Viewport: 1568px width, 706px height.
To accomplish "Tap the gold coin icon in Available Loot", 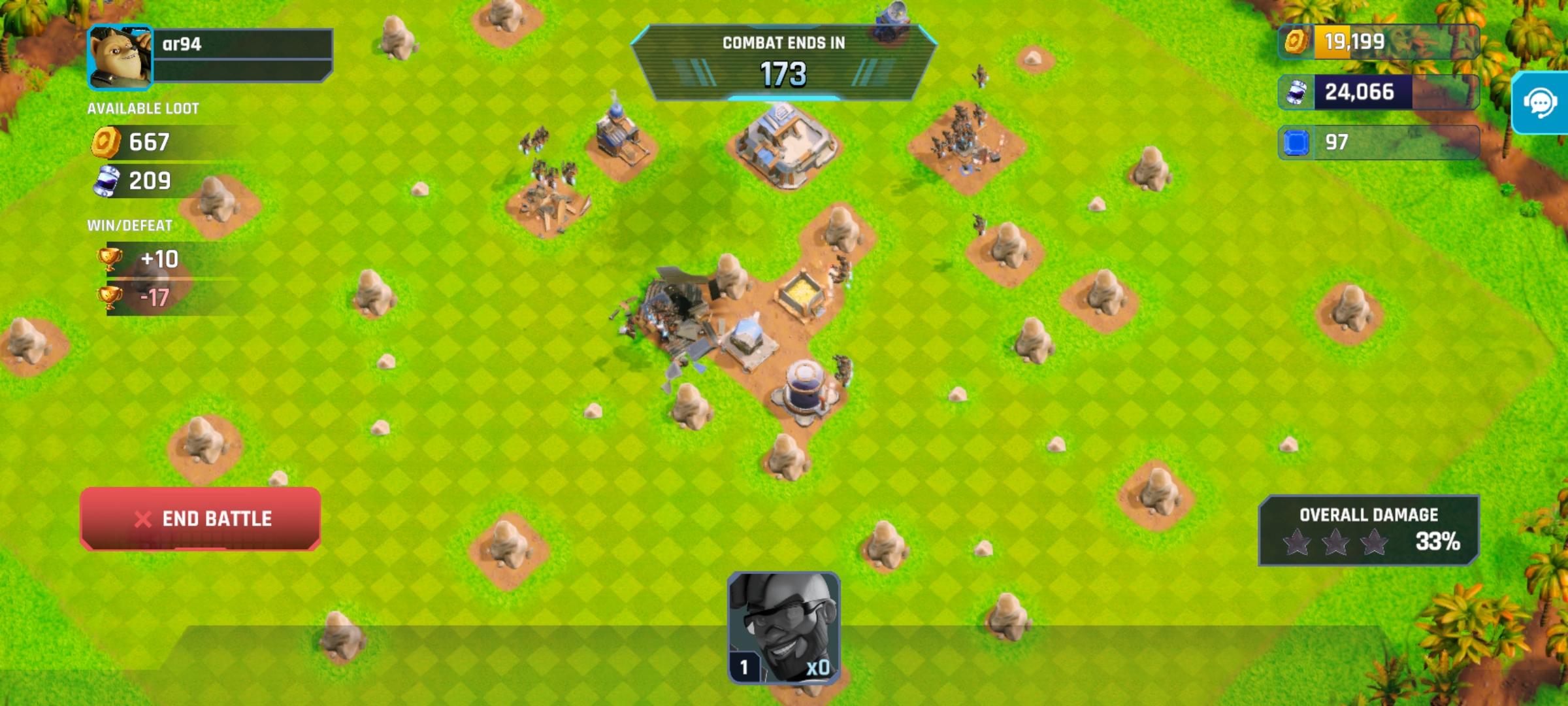I will coord(105,142).
